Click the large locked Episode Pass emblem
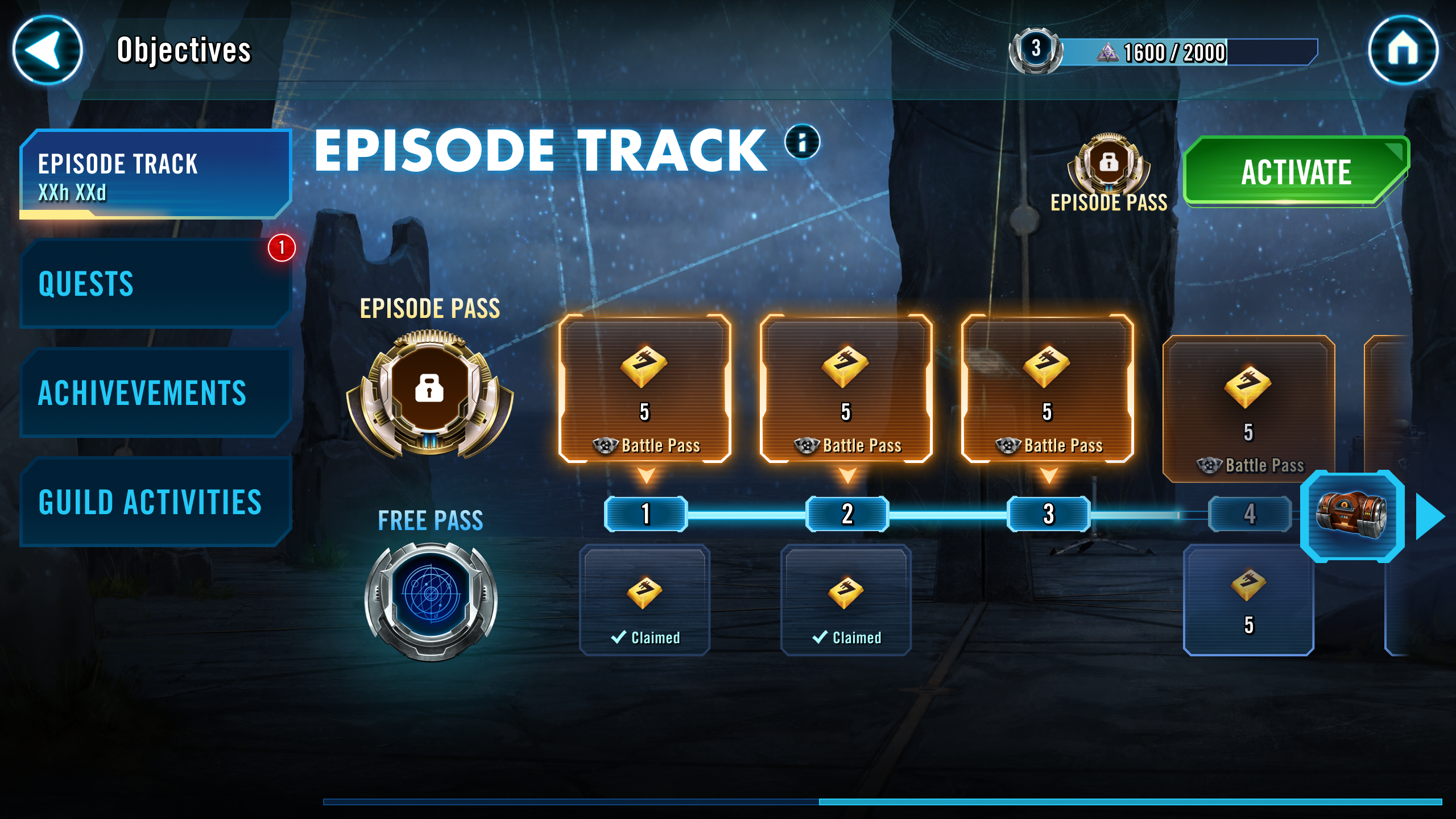The width and height of the screenshot is (1456, 819). coord(430,392)
